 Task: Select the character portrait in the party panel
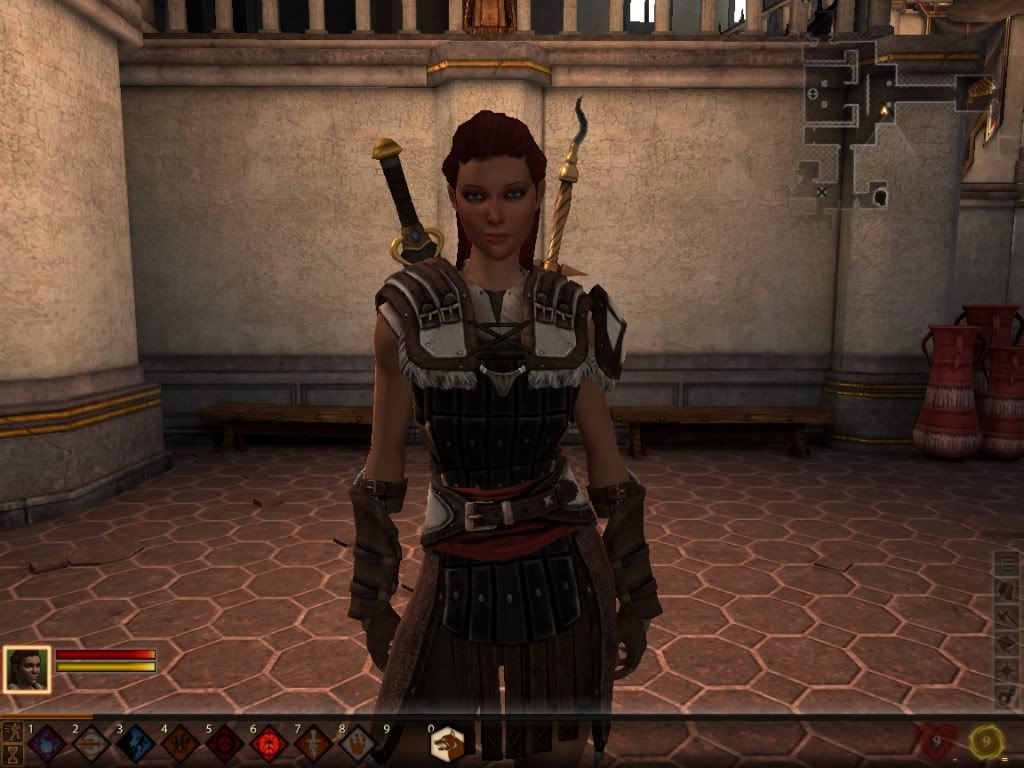tap(27, 669)
